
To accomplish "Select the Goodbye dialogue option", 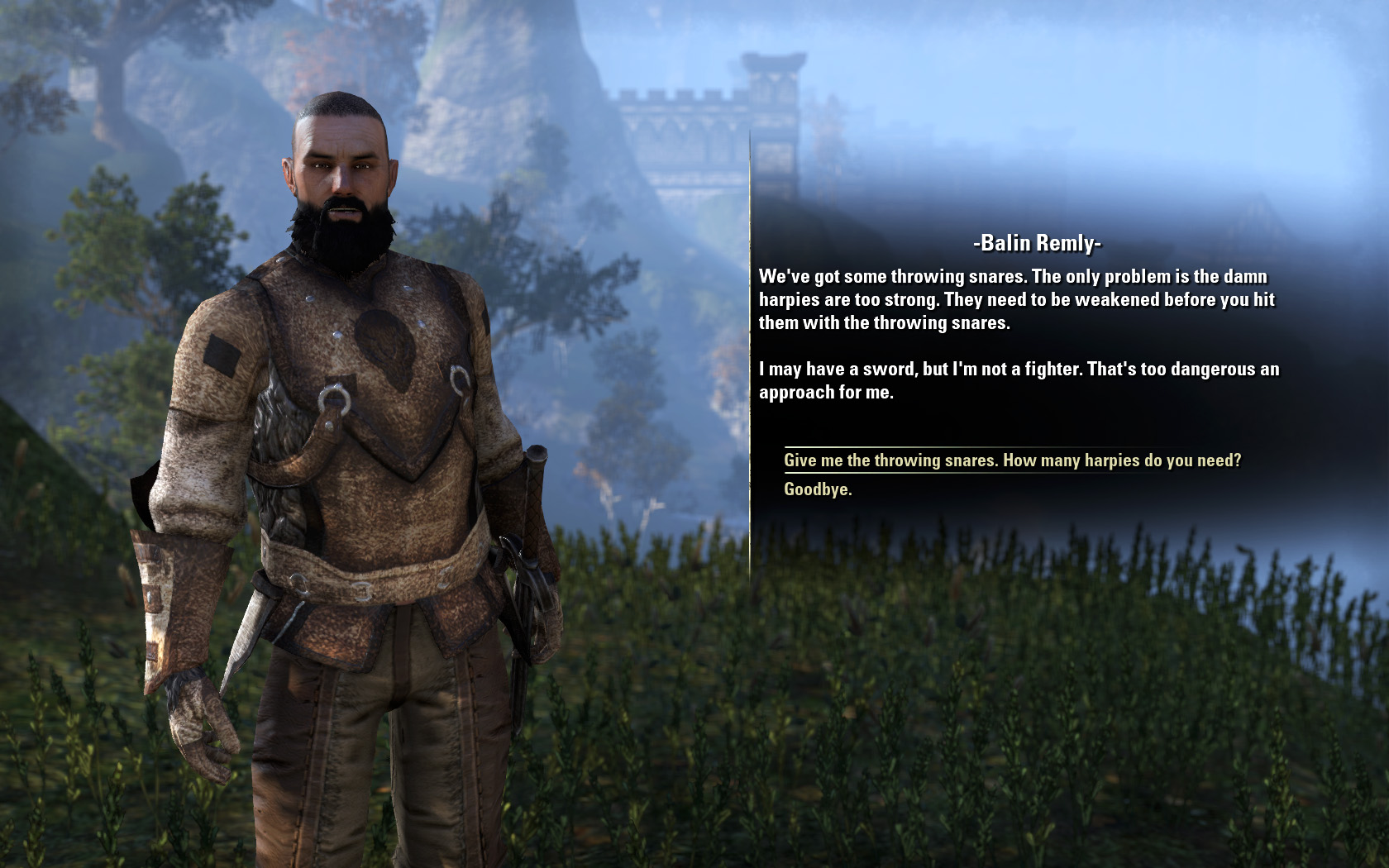I will point(818,489).
